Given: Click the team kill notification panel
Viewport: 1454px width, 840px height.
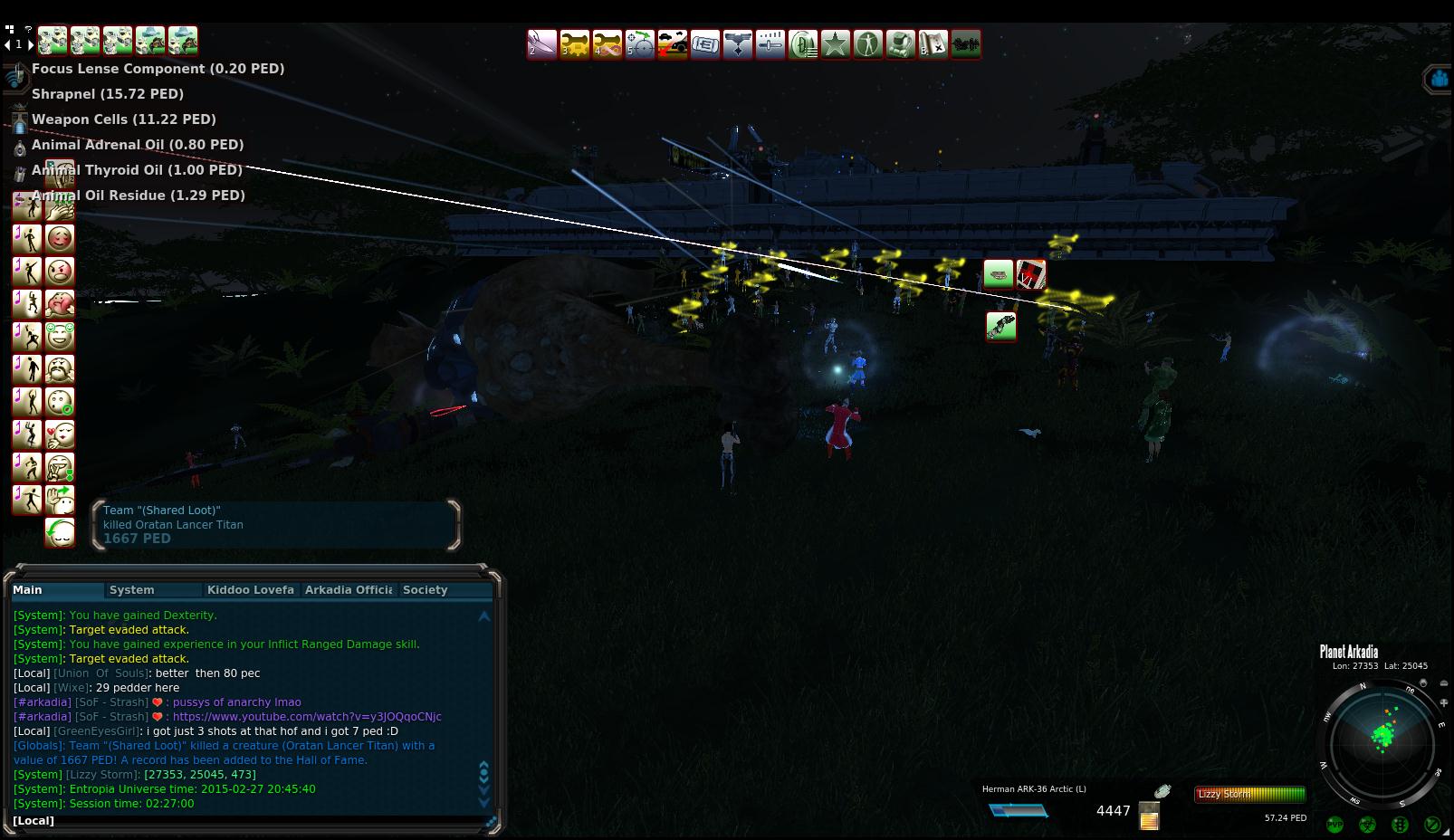Looking at the screenshot, I should 276,525.
